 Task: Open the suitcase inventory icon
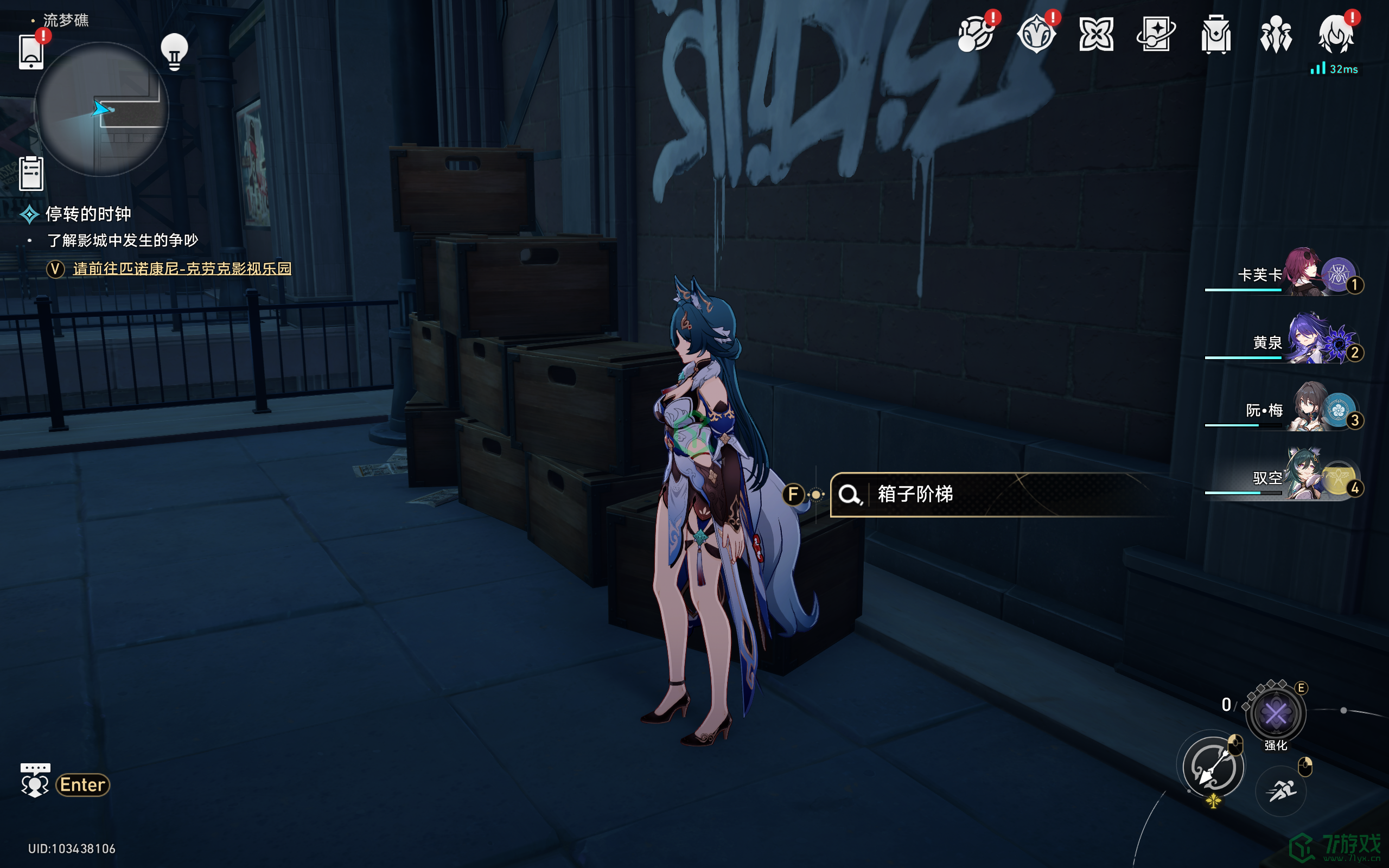[1216, 34]
